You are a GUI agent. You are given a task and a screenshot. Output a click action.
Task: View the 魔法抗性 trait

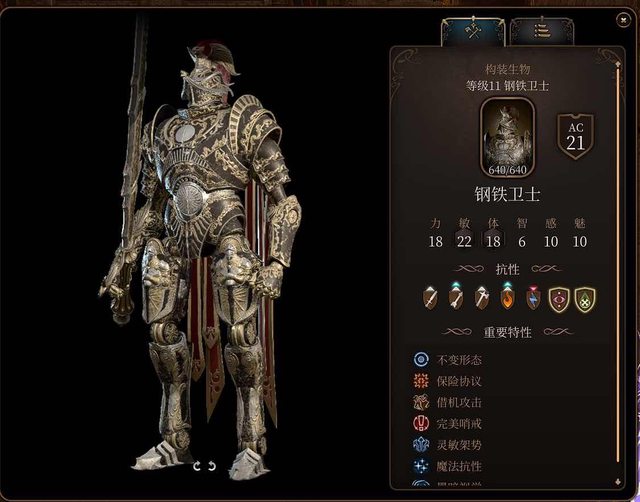[x=459, y=467]
